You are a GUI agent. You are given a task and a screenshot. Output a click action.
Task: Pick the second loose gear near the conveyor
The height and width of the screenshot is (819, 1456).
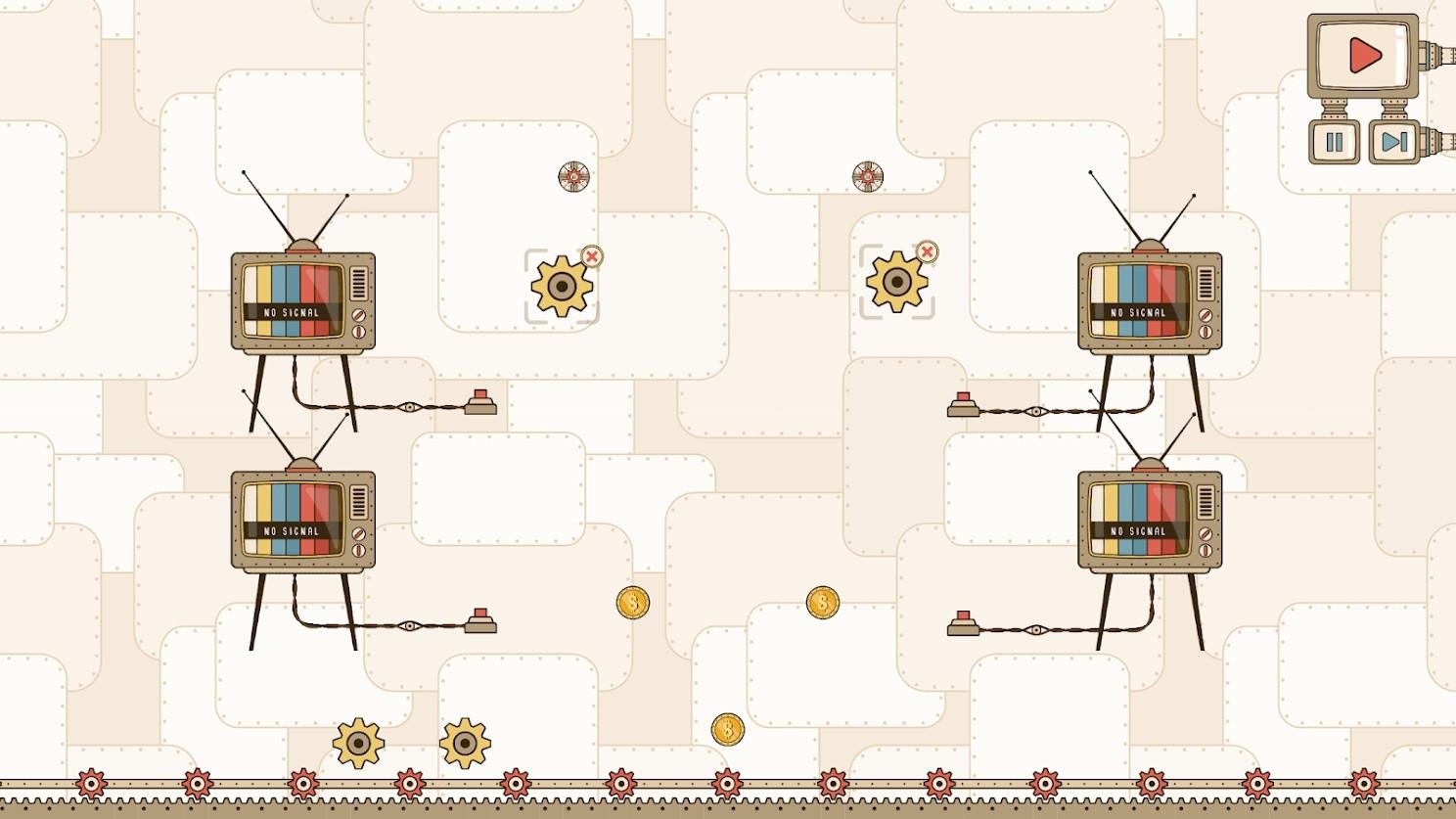tap(465, 744)
